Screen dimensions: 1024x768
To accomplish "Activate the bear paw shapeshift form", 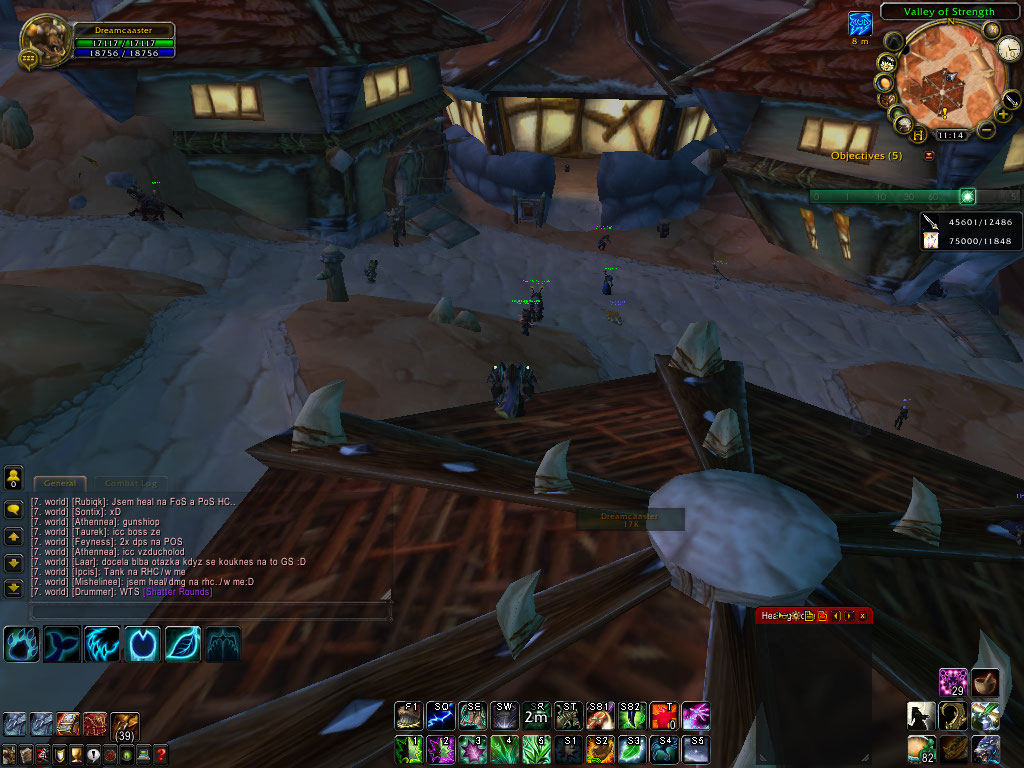I will point(22,643).
